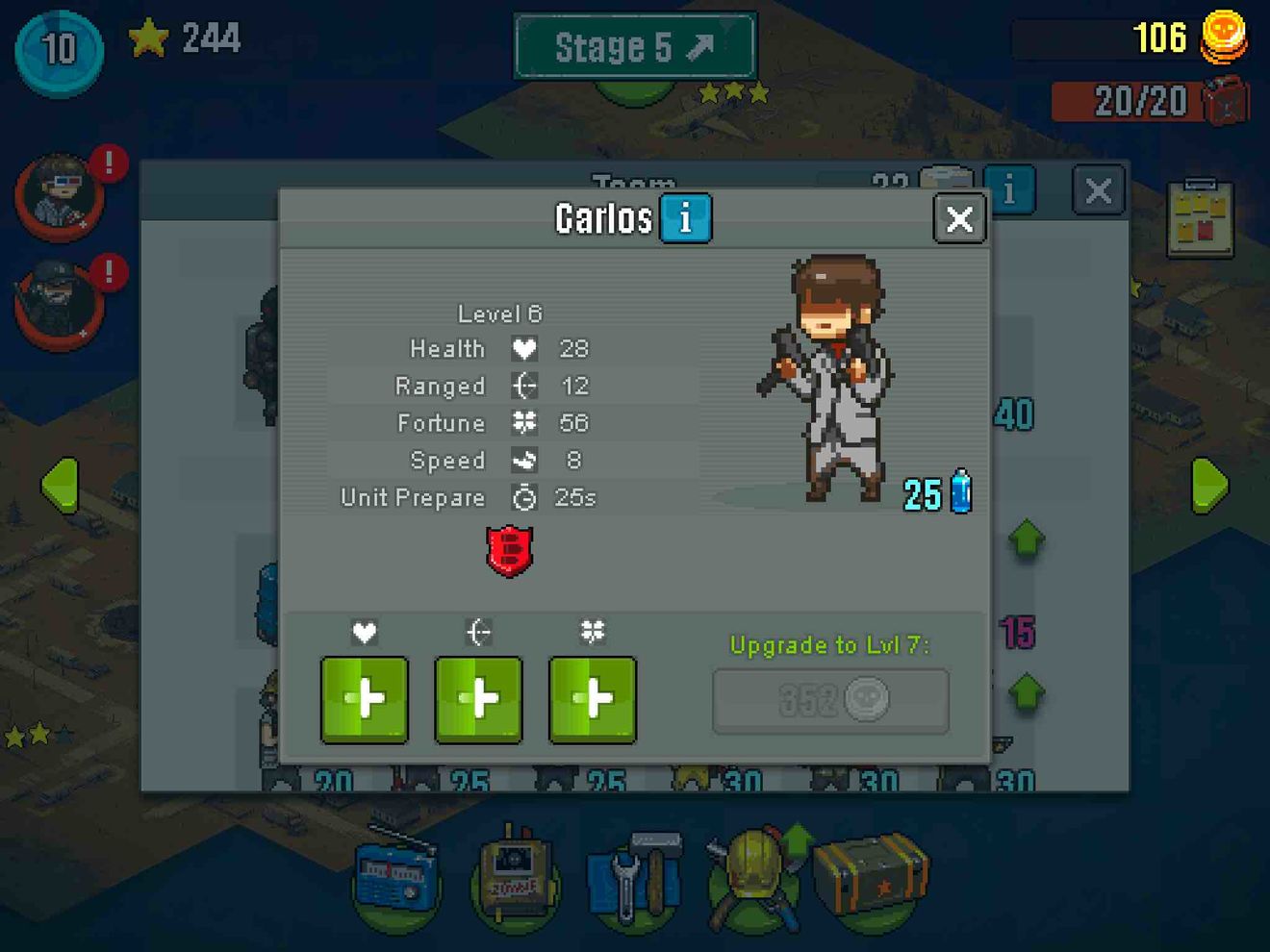This screenshot has height=952, width=1270.
Task: Go to the next map with right arrow
Action: coord(1209,486)
